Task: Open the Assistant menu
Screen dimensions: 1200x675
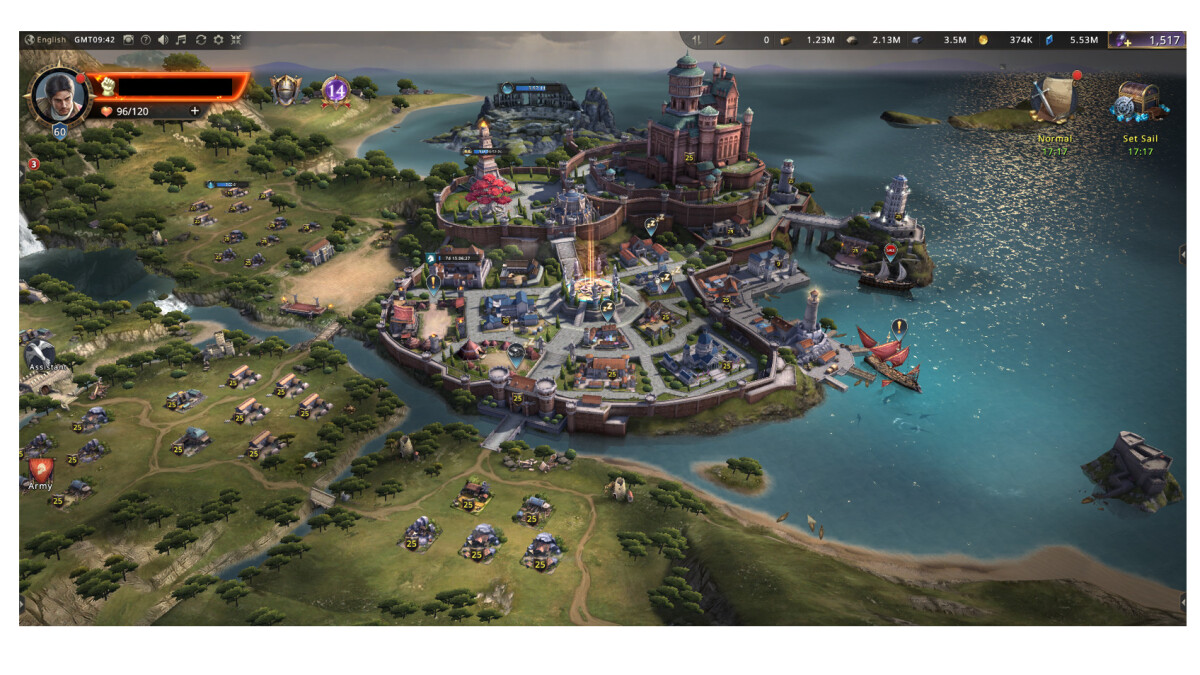Action: click(42, 355)
